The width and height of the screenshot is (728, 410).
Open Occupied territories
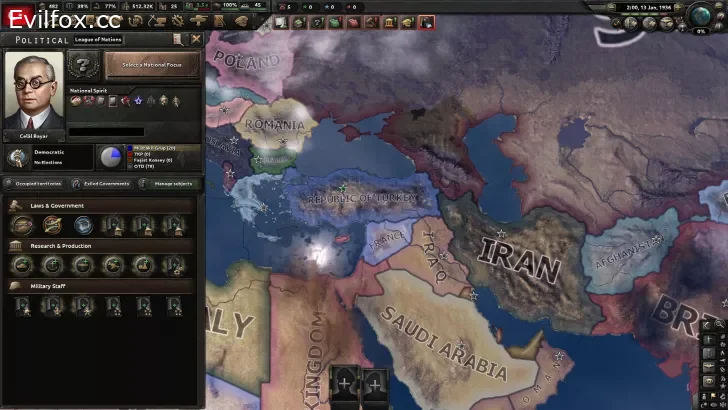[x=39, y=184]
